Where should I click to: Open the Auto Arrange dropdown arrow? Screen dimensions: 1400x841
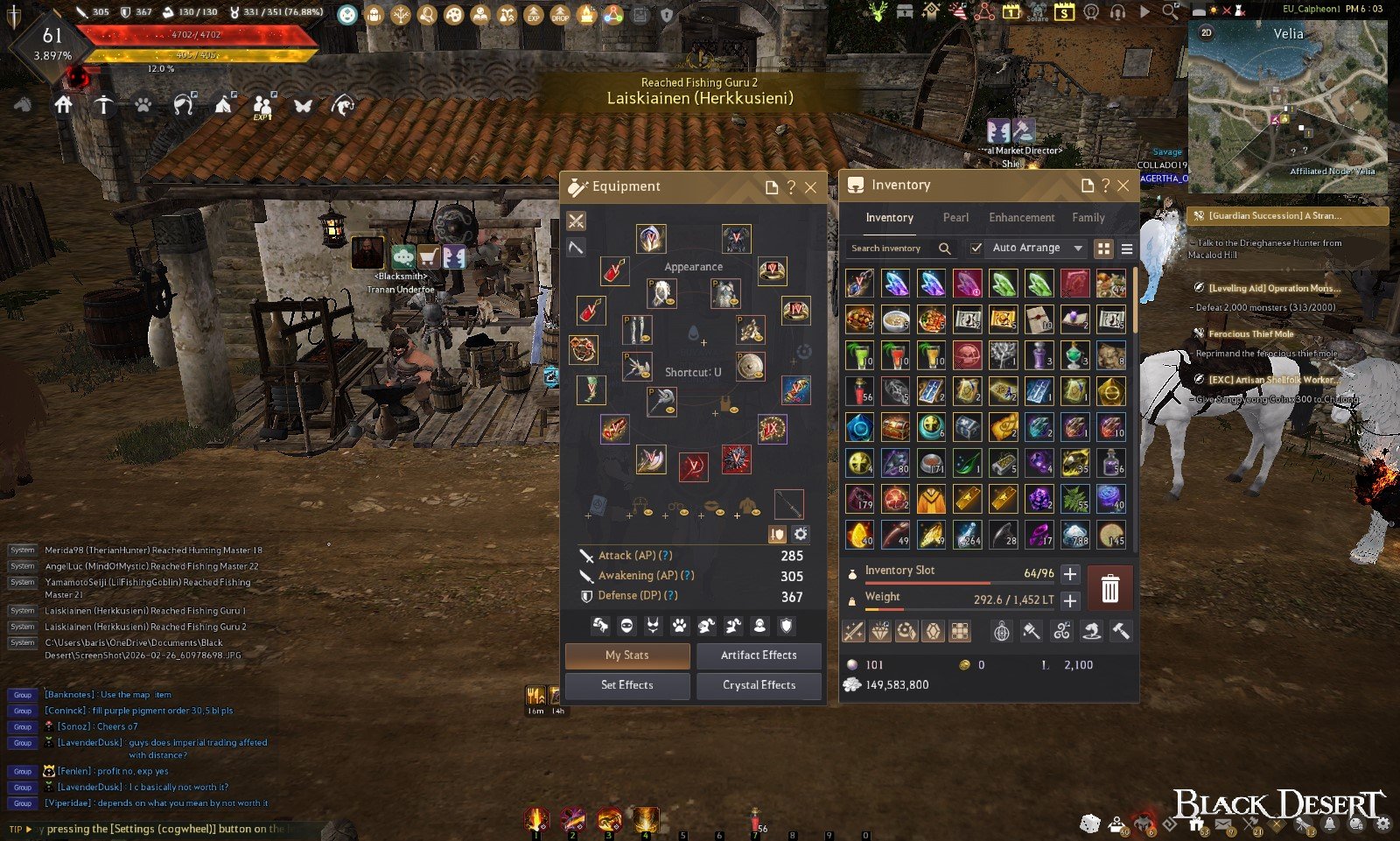click(1078, 249)
